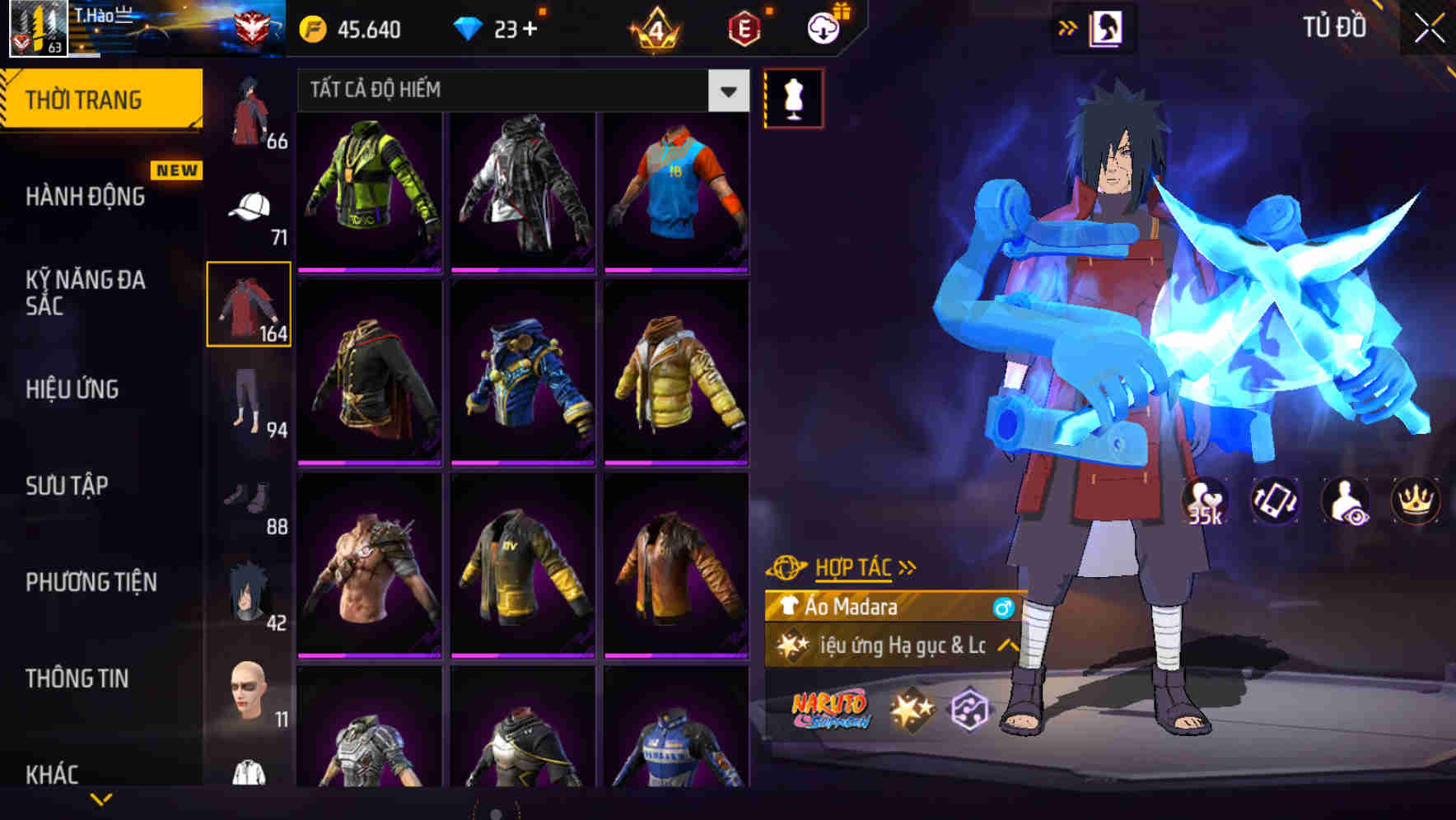The width and height of the screenshot is (1456, 820).
Task: Click the phone rotate icon near the character
Action: 1273,500
